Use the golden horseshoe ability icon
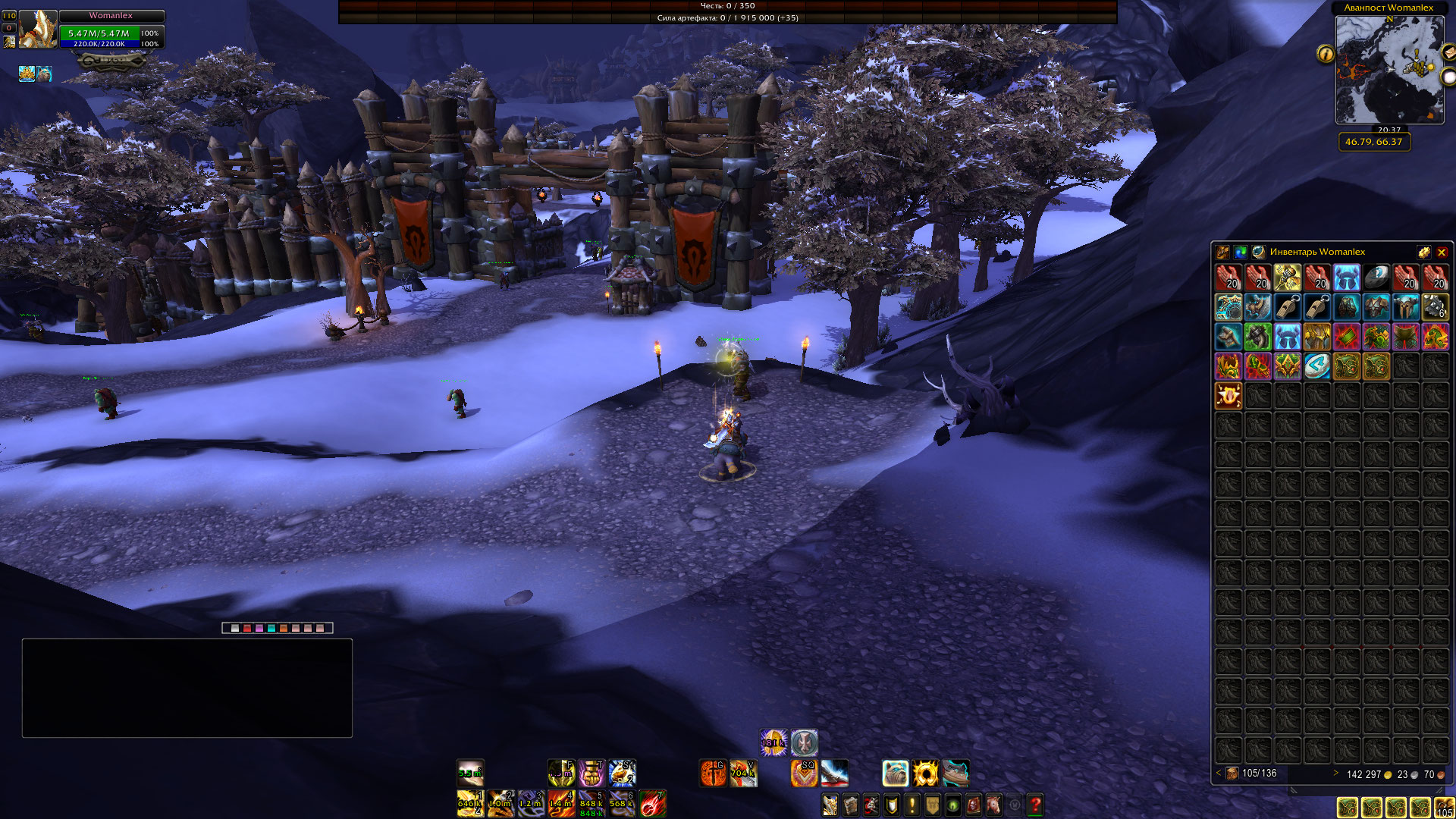Viewport: 1456px width, 819px height. [x=925, y=773]
